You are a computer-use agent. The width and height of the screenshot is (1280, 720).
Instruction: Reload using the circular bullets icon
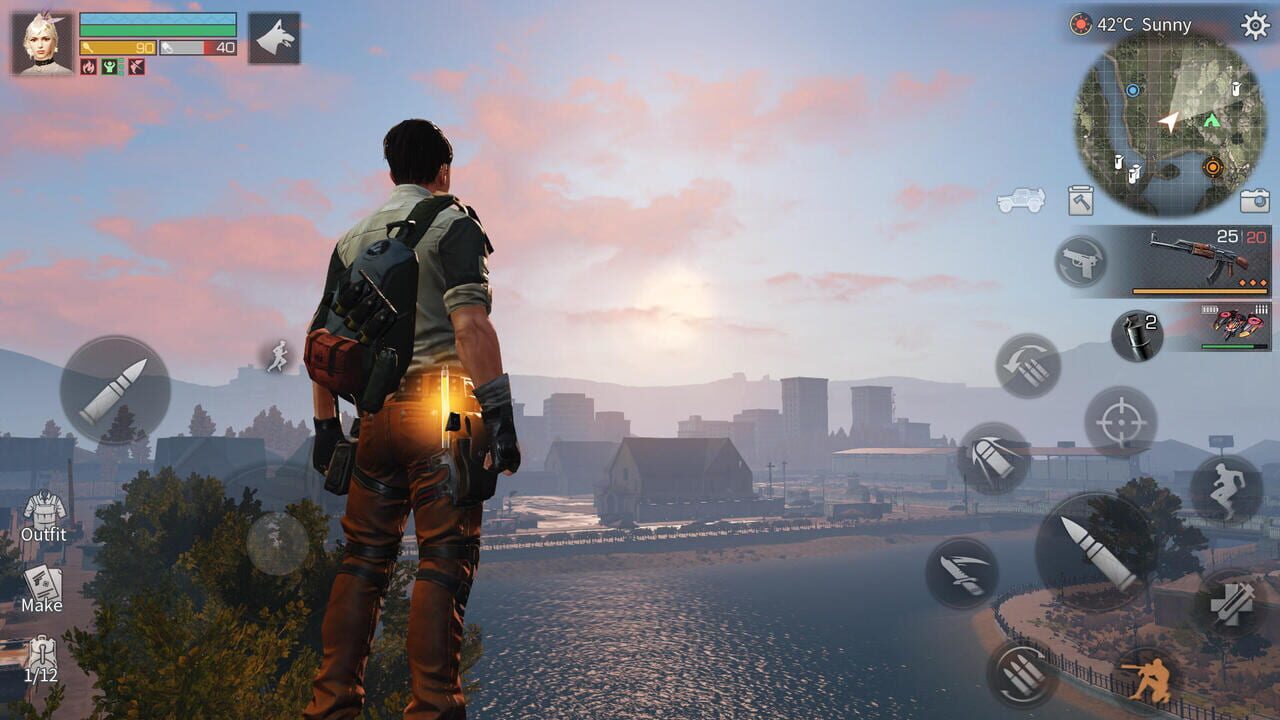[1023, 673]
